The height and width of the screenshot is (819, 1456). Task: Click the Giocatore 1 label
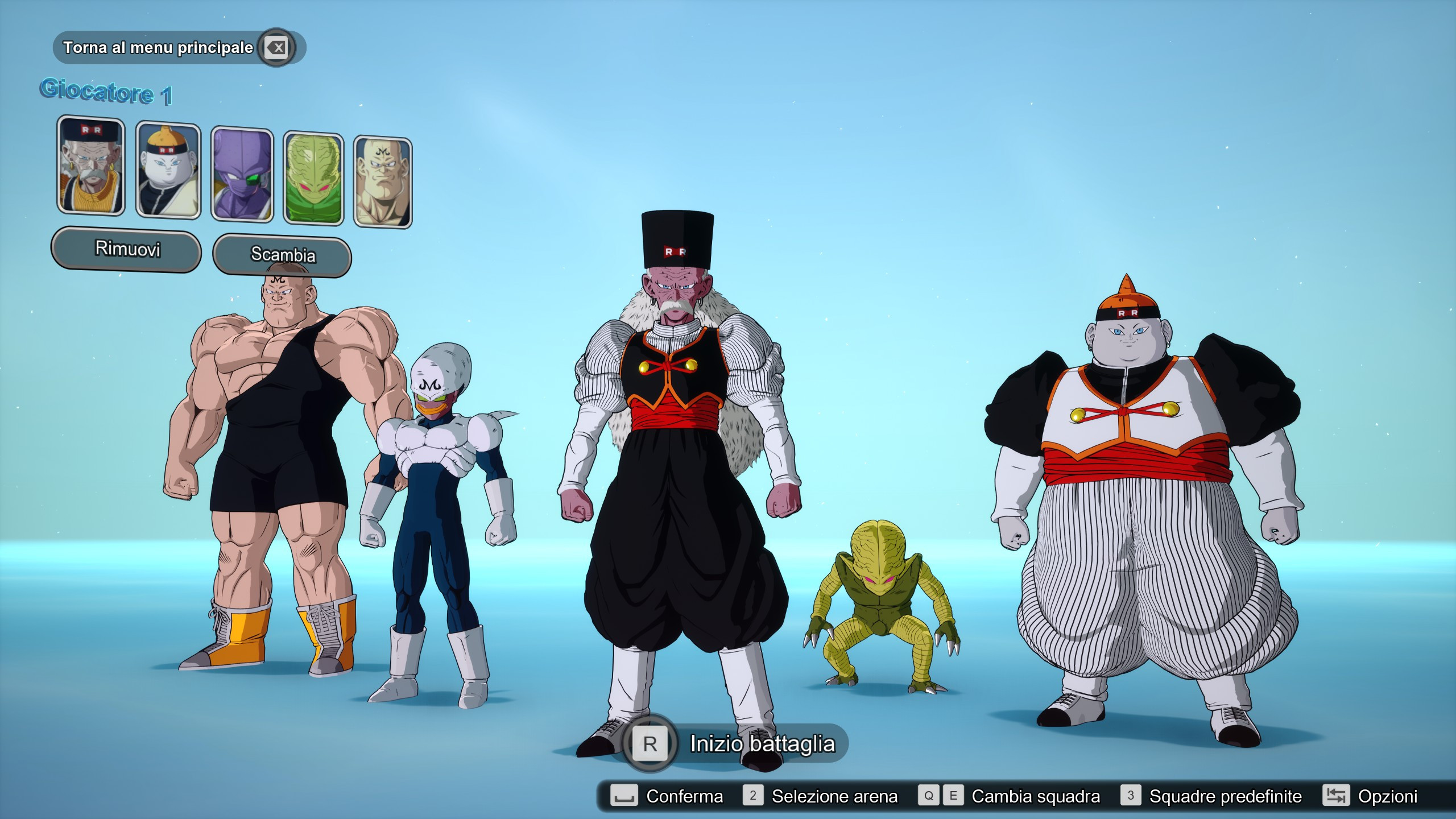pyautogui.click(x=107, y=94)
